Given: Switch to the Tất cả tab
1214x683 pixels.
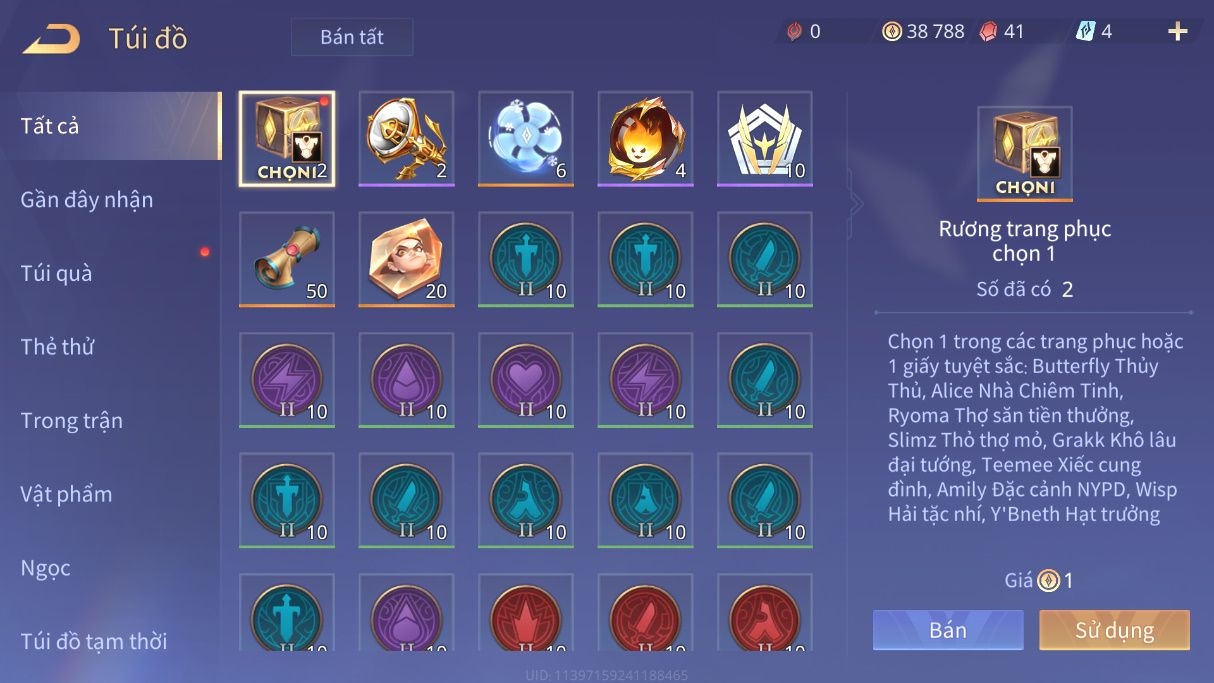Looking at the screenshot, I should click(50, 126).
